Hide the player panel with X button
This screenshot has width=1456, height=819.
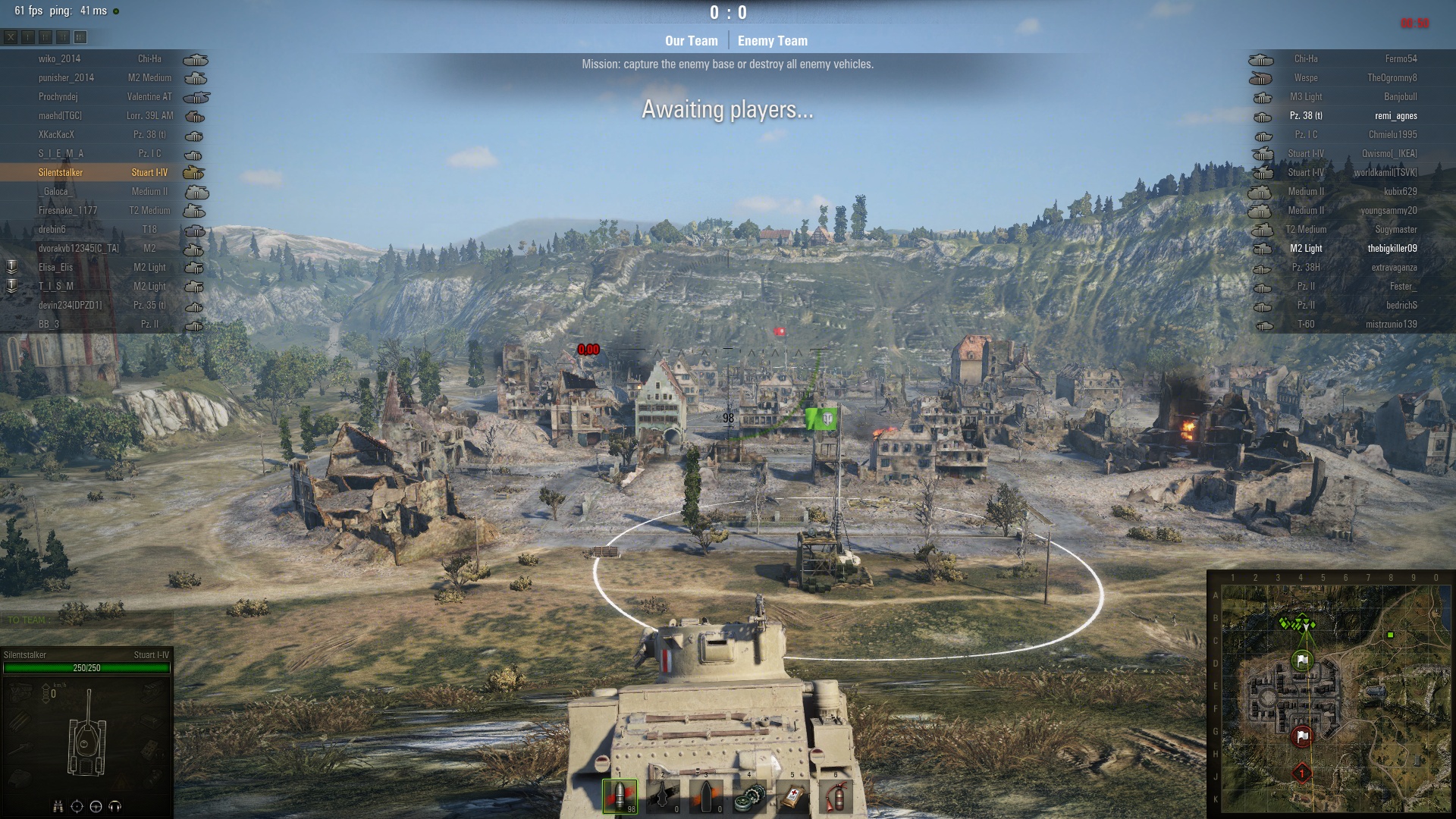(11, 36)
